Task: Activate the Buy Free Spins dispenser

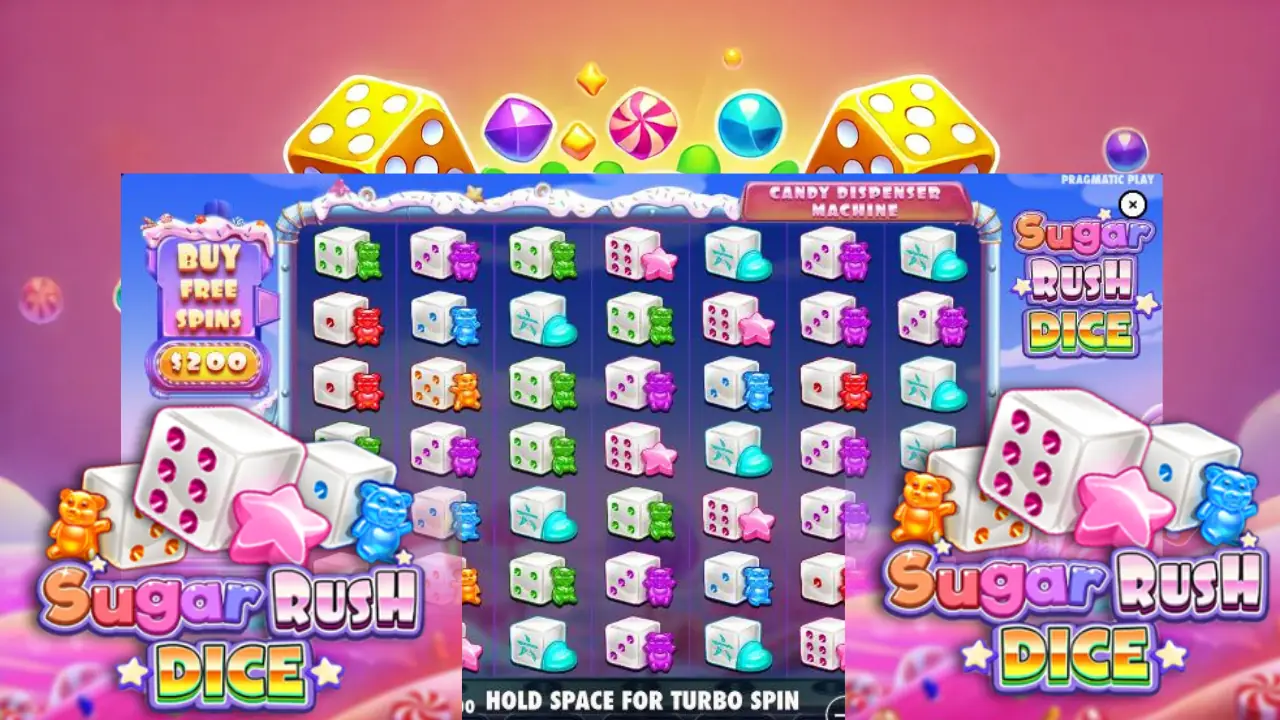Action: pyautogui.click(x=213, y=300)
